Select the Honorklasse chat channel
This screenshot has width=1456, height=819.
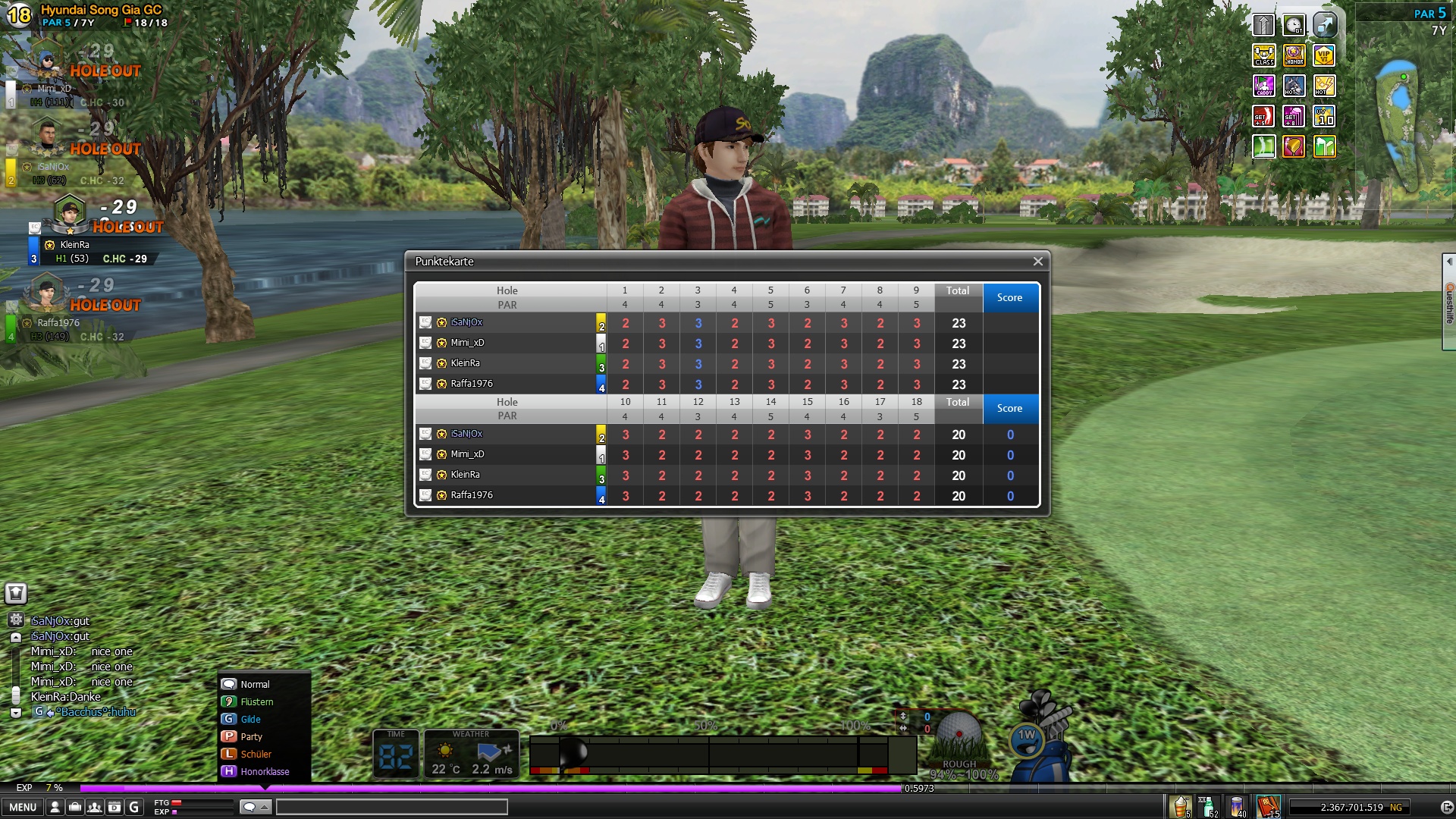(264, 772)
